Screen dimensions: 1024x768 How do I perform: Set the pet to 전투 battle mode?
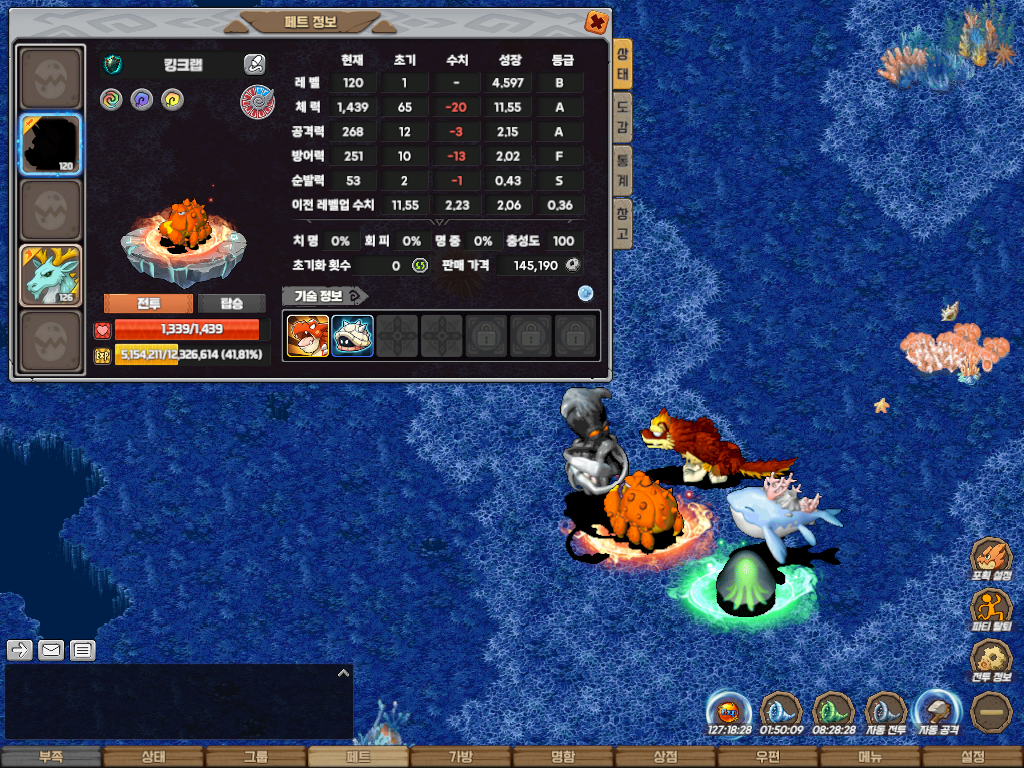point(149,303)
